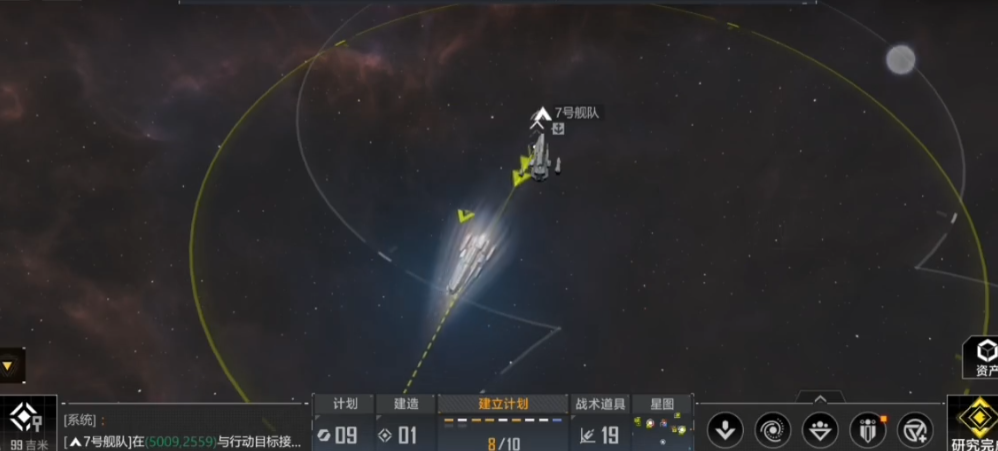The height and width of the screenshot is (451, 998).
Task: Open the 战术道具 tactical items panel
Action: (x=600, y=423)
